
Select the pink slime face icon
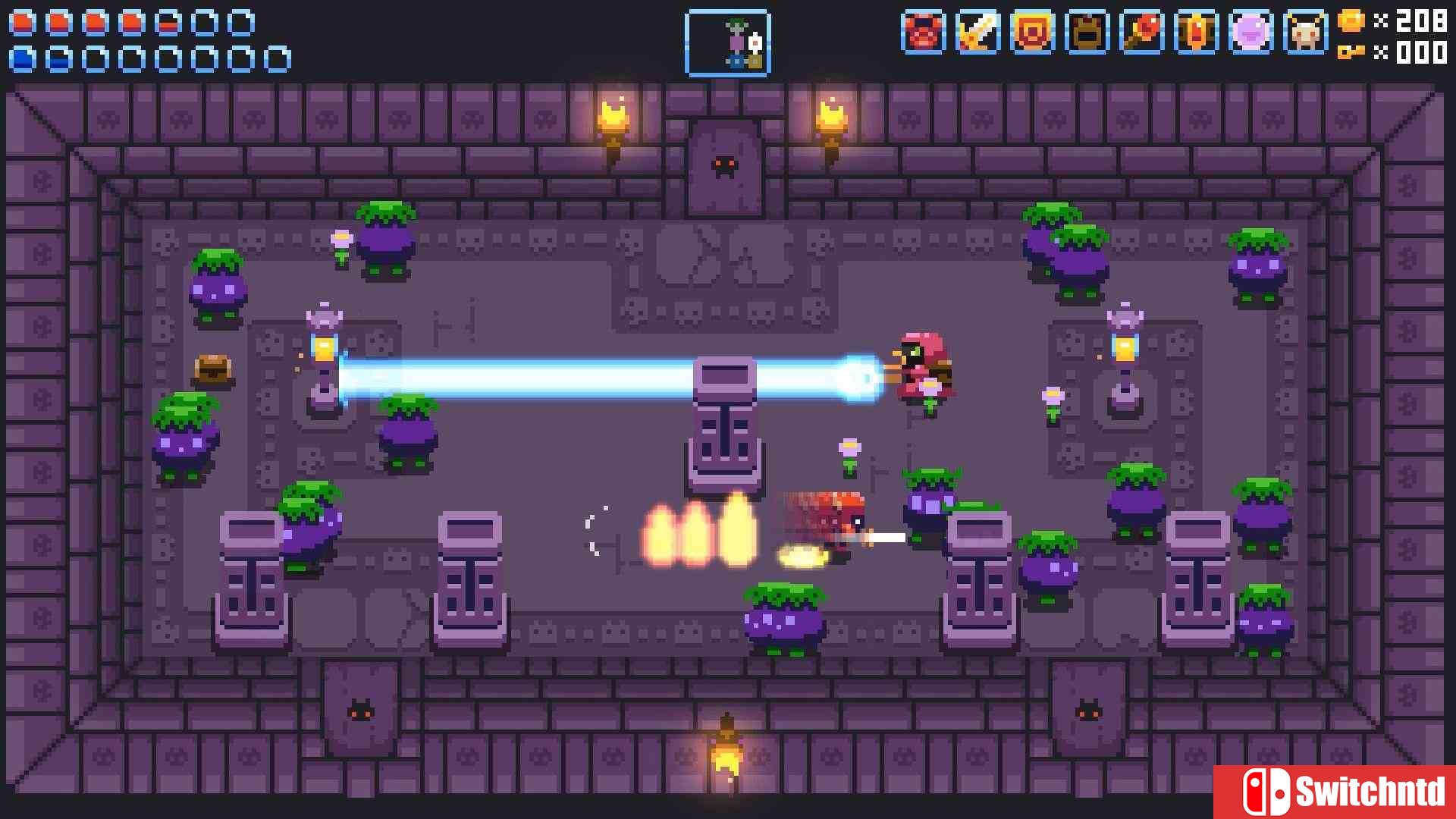pyautogui.click(x=1250, y=33)
